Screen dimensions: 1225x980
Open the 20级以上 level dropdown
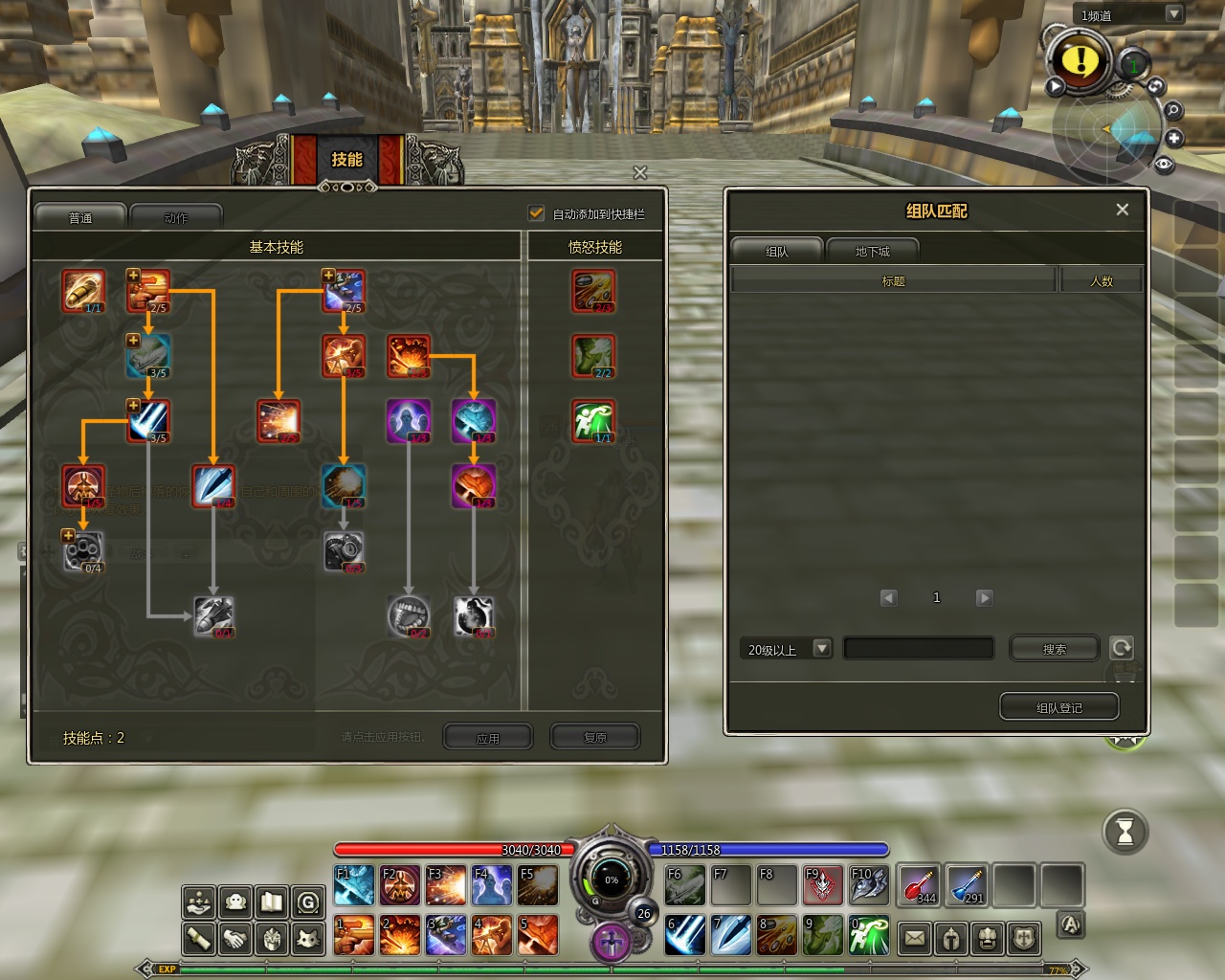[x=821, y=649]
